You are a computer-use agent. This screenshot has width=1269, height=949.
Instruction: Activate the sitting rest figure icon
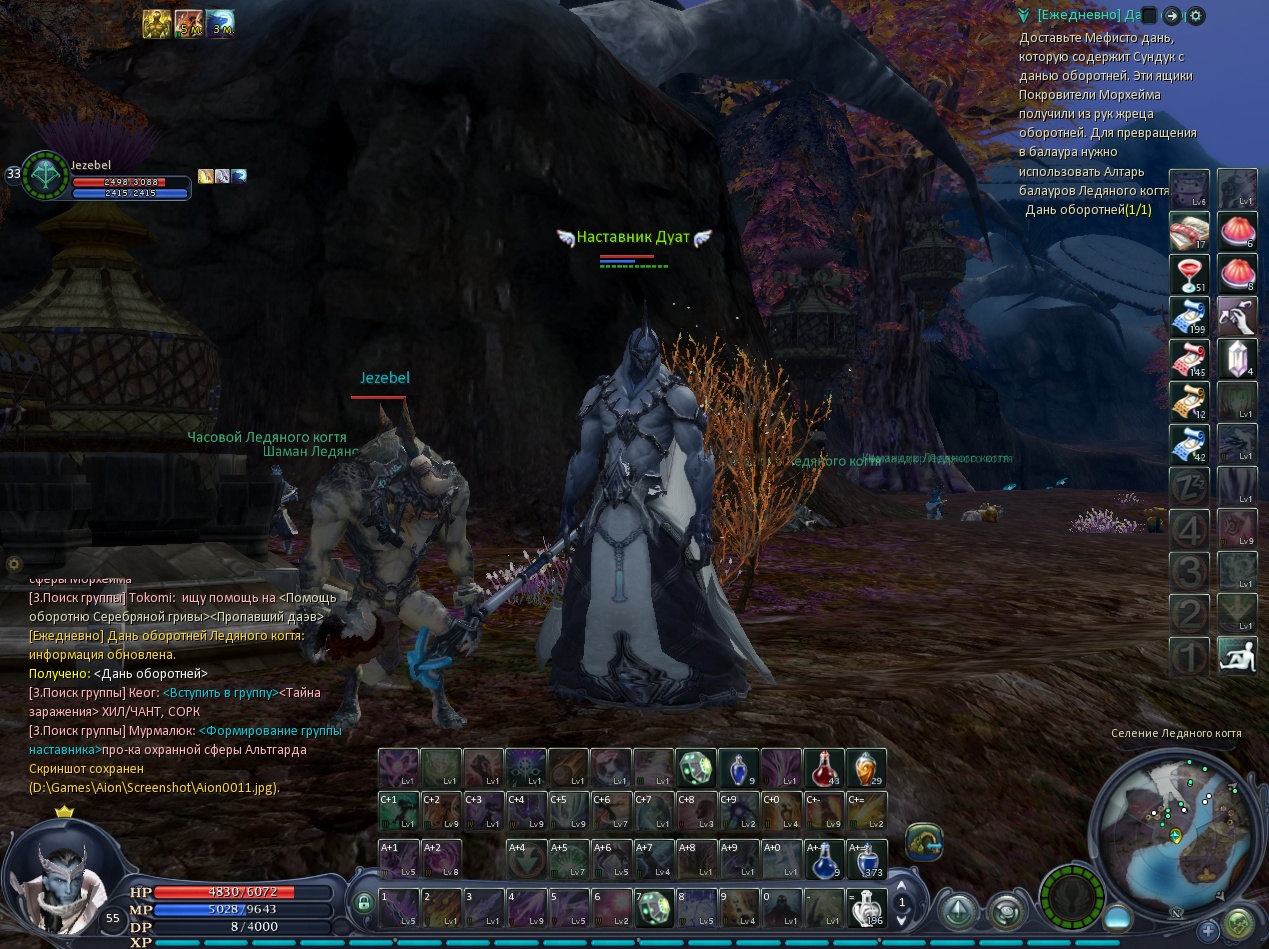(x=1237, y=656)
